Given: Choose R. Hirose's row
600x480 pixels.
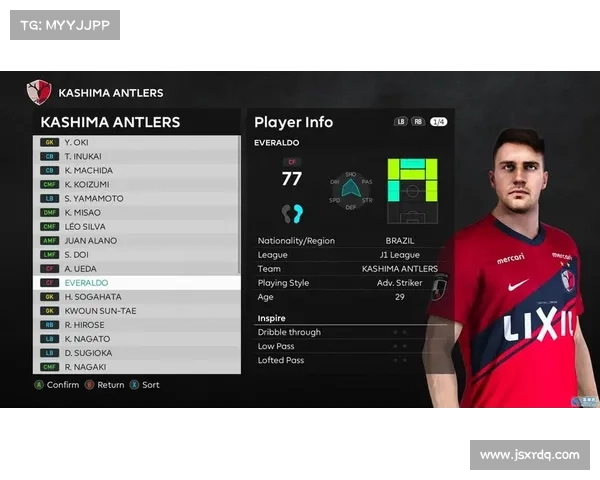Looking at the screenshot, I should tap(135, 325).
